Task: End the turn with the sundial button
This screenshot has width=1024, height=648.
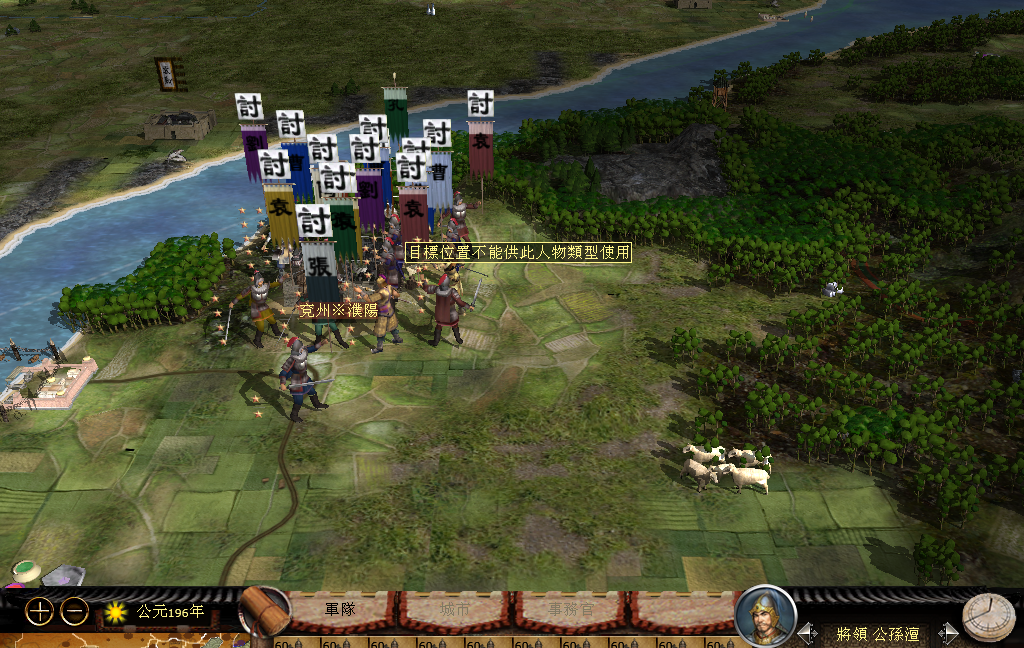Action: pyautogui.click(x=988, y=617)
